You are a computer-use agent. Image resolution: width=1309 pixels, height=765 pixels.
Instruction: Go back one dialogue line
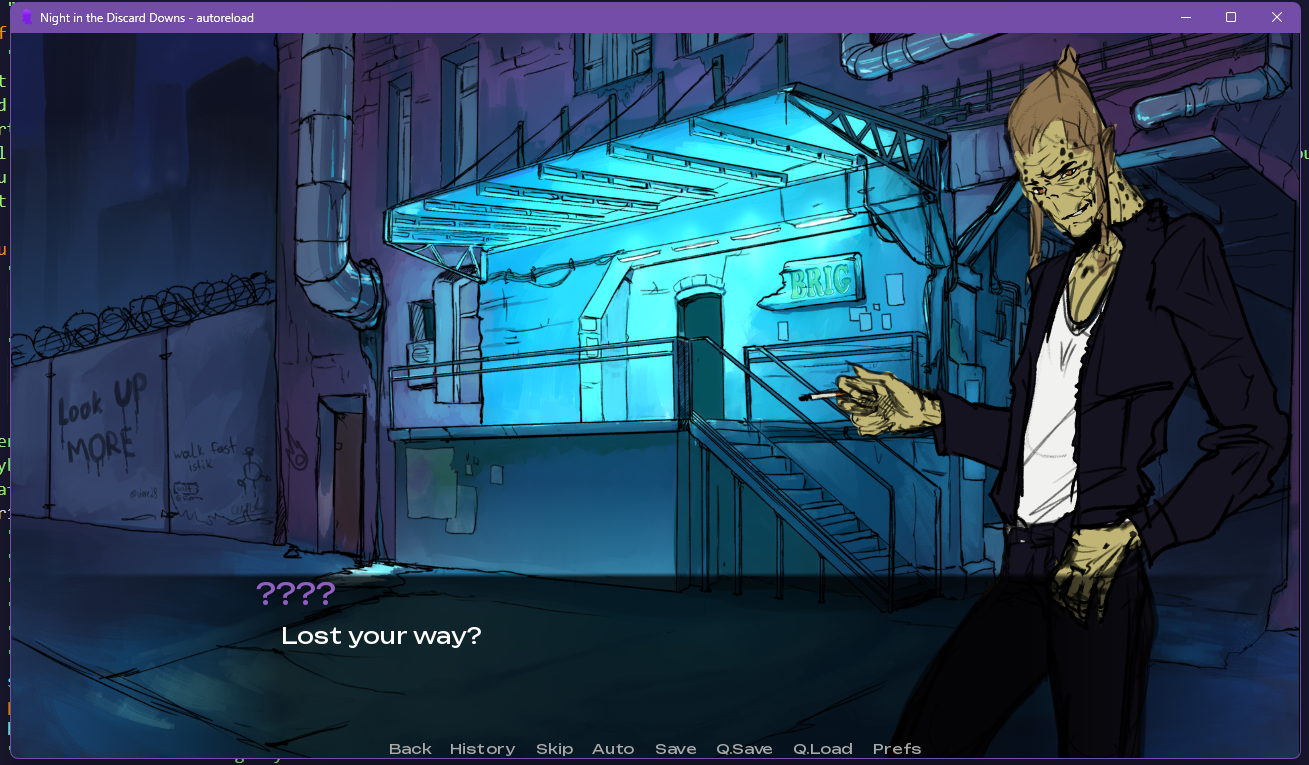click(x=410, y=749)
